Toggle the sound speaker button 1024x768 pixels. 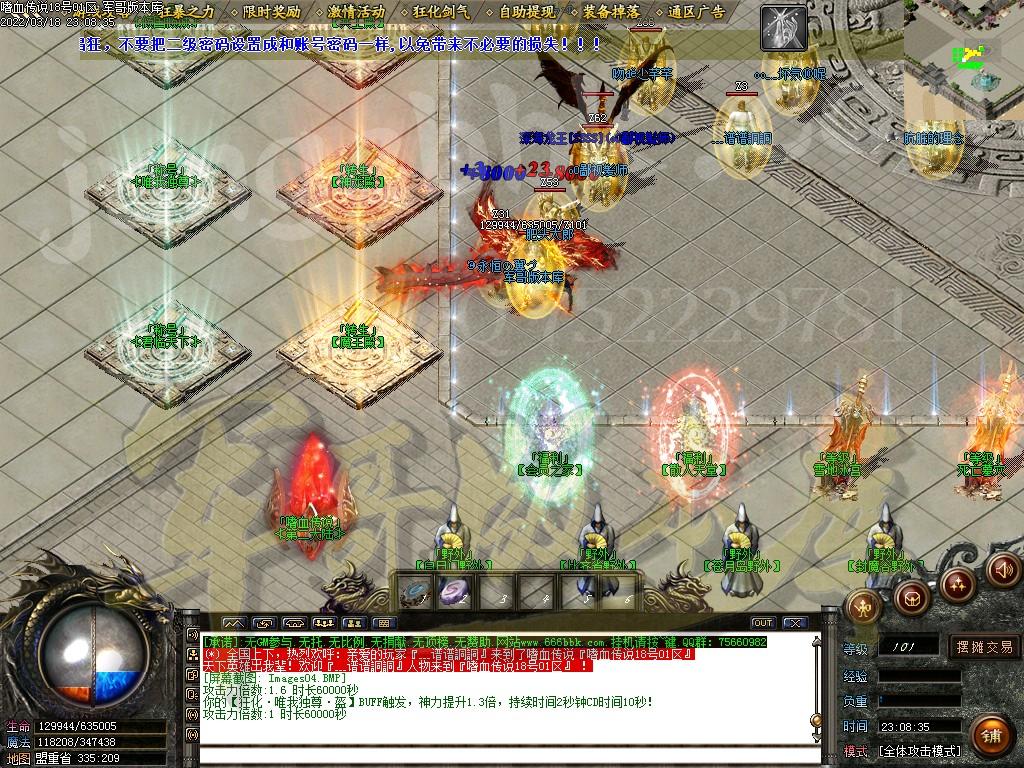point(1000,571)
